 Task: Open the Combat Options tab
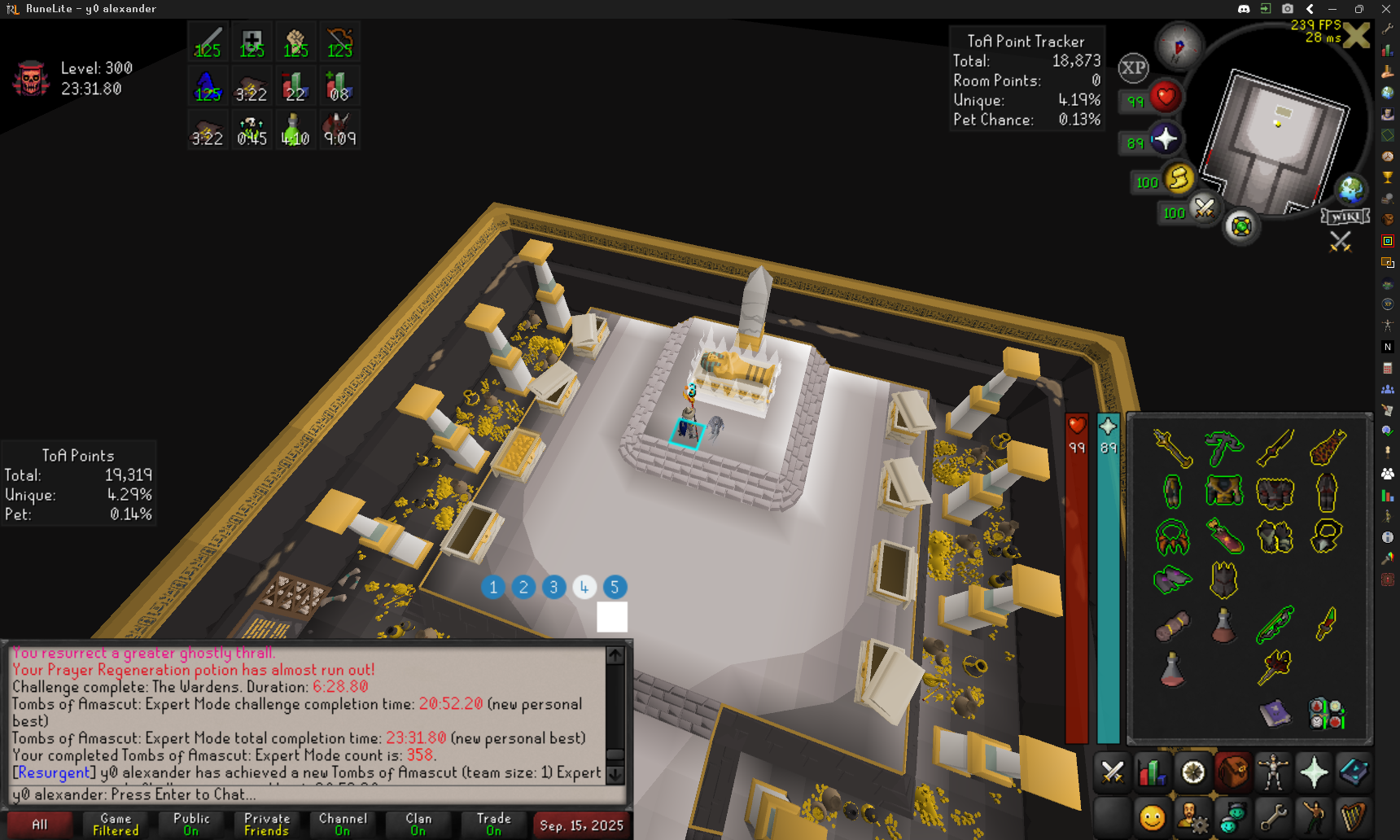(x=1112, y=772)
